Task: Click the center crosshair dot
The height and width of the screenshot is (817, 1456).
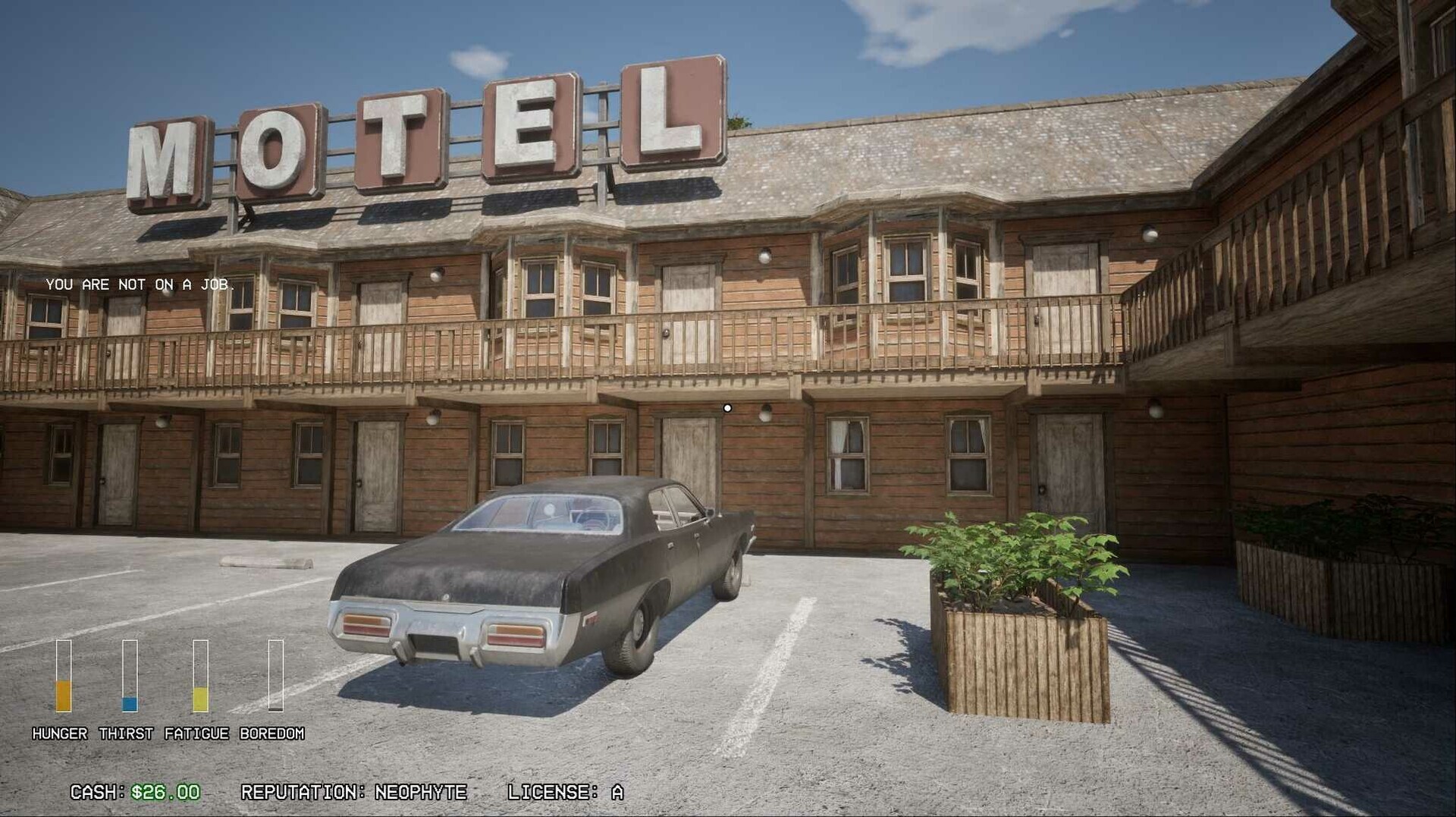Action: [x=729, y=407]
